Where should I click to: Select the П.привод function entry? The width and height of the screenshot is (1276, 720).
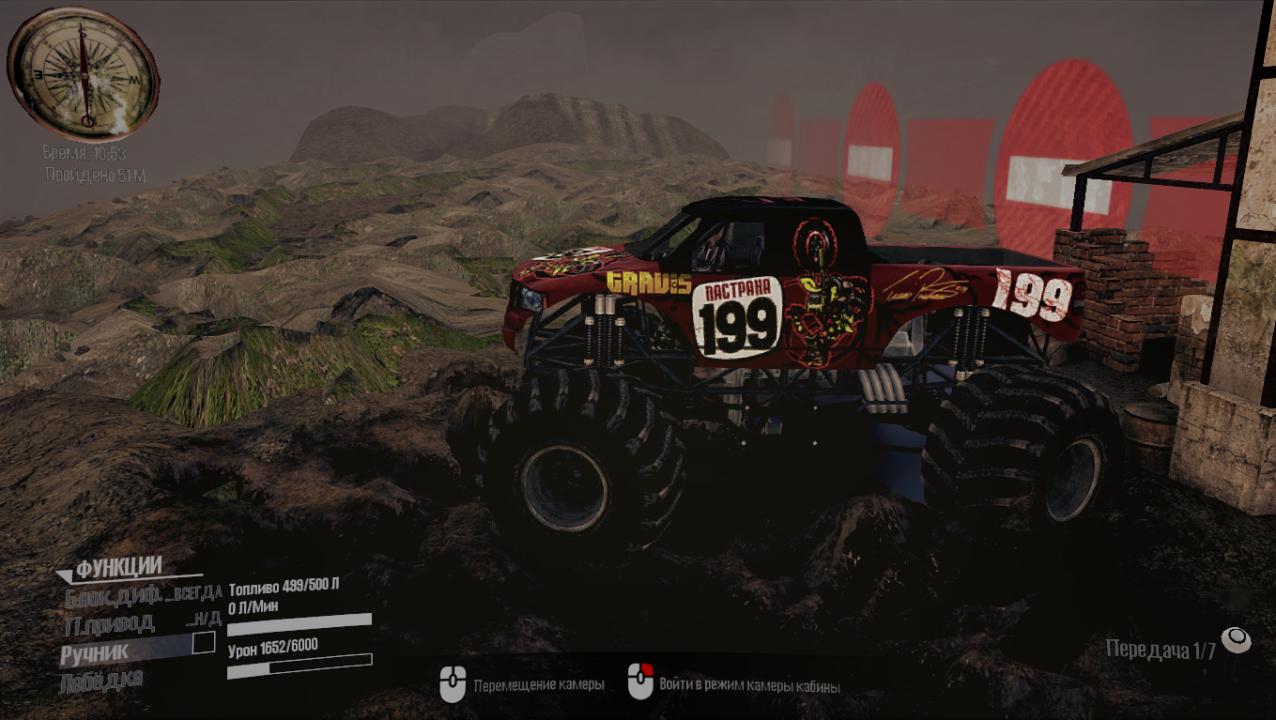coord(109,624)
